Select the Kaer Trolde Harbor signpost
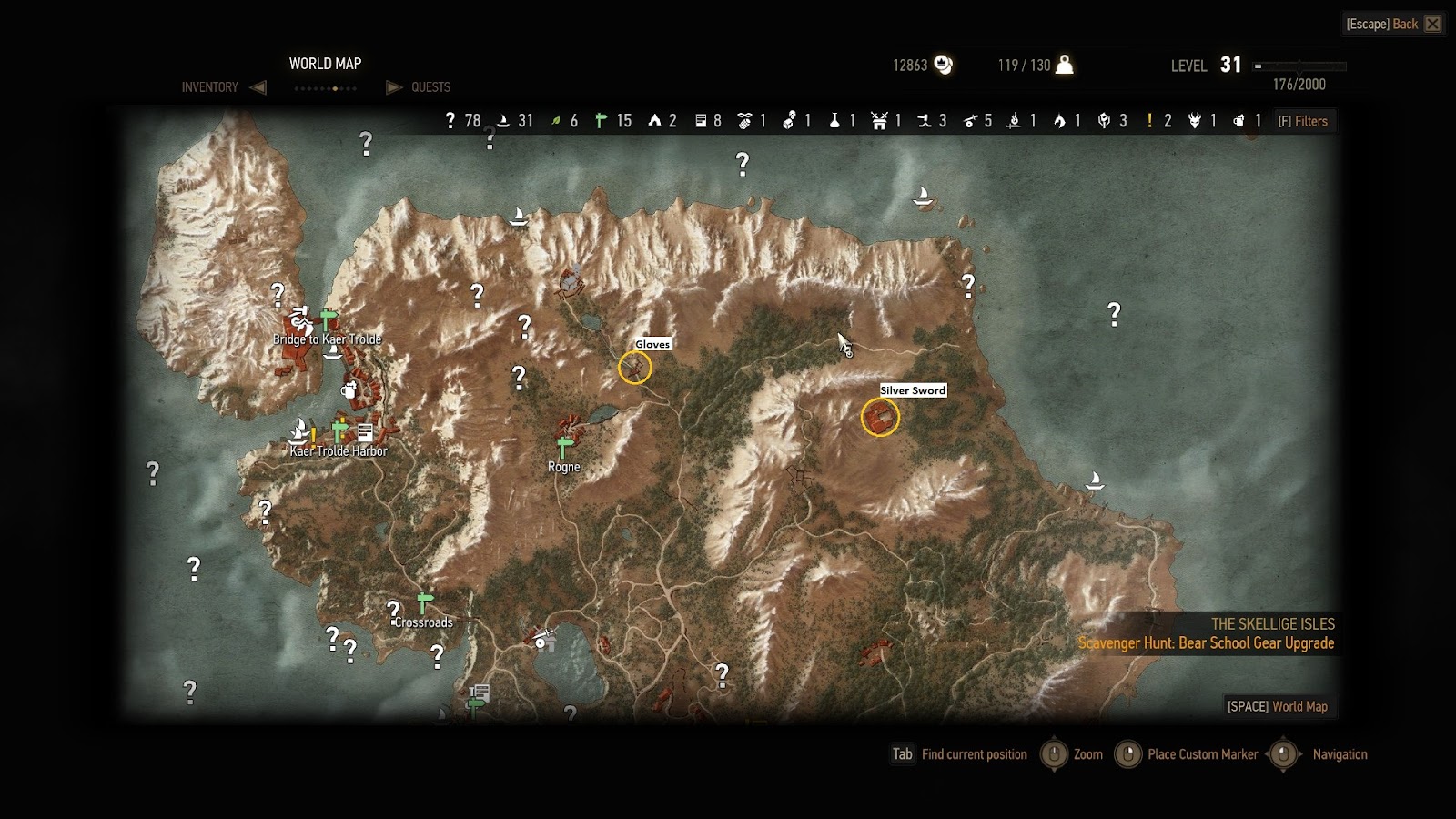This screenshot has height=819, width=1456. point(339,430)
